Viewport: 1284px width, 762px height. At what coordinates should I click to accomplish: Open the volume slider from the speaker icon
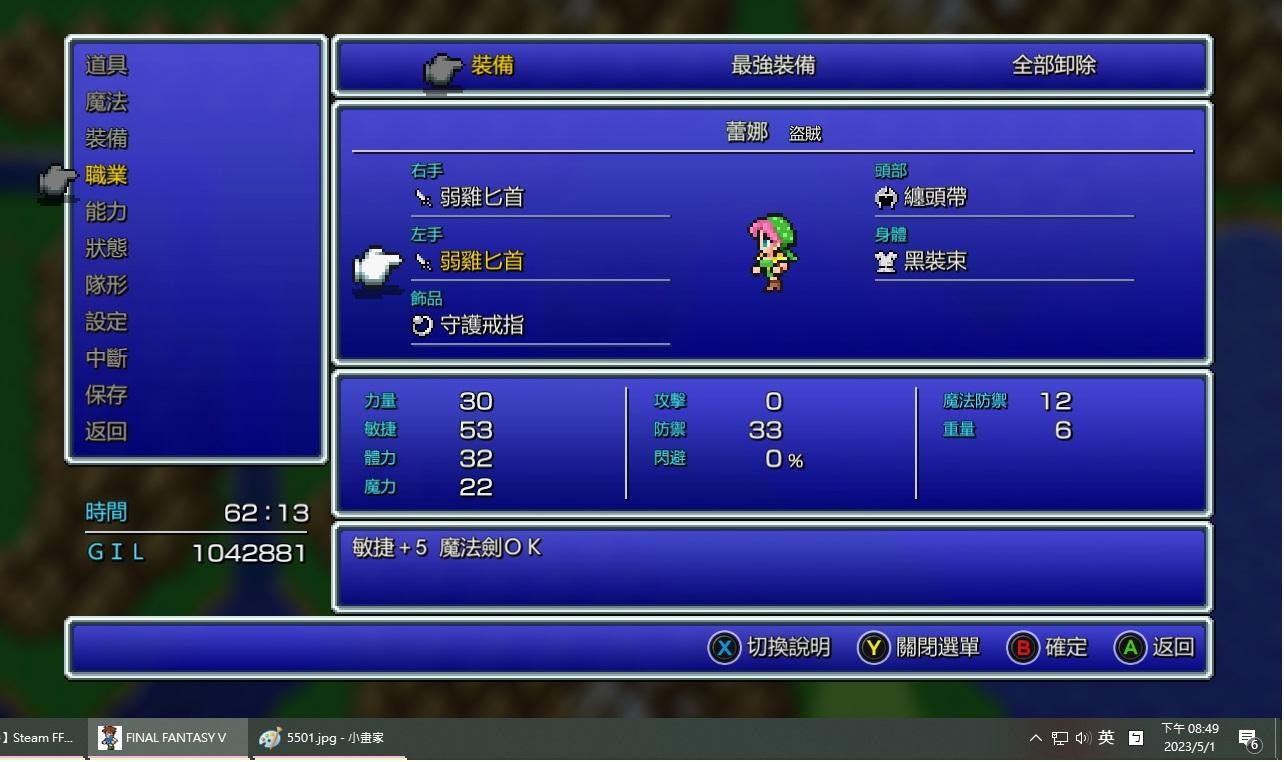click(x=1082, y=738)
